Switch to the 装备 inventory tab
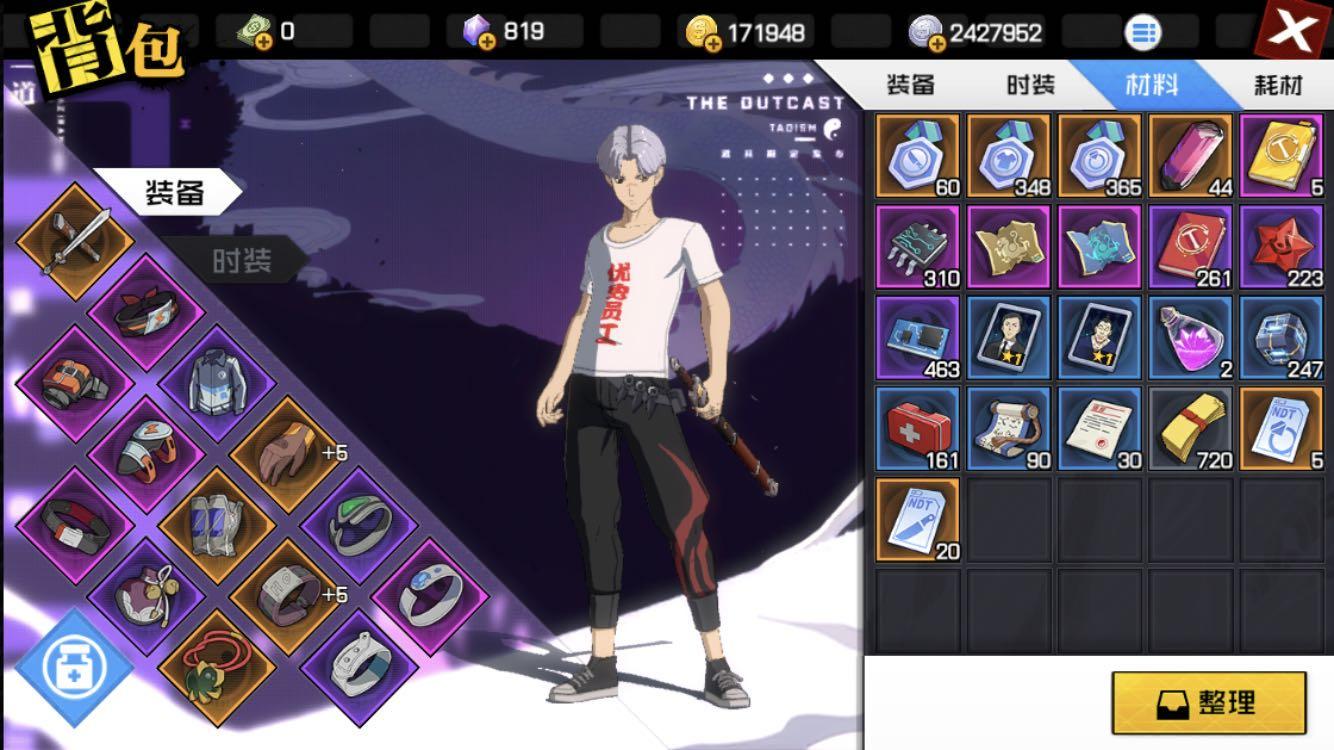 pos(910,85)
